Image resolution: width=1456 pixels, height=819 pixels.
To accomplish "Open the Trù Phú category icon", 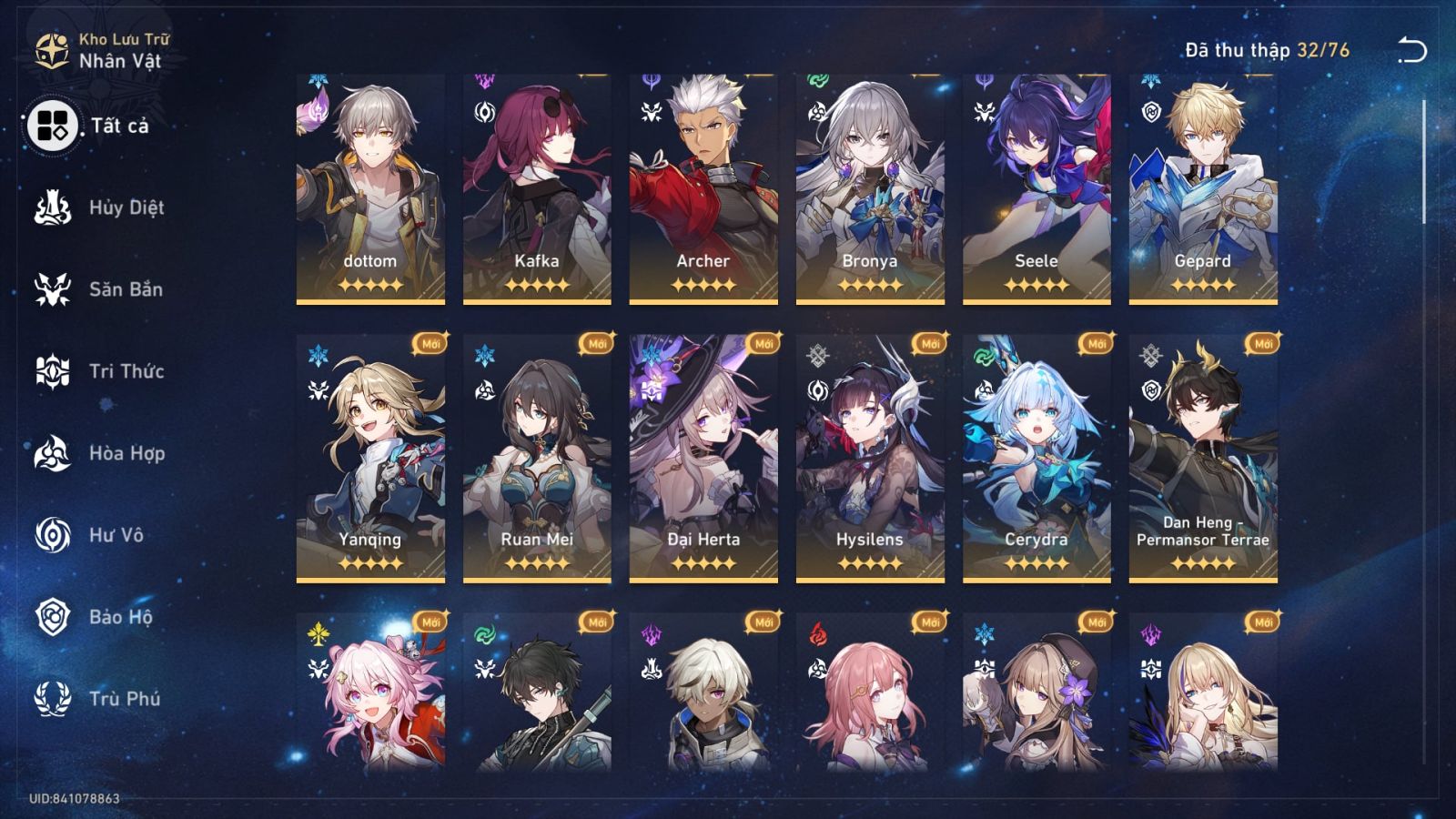I will click(x=53, y=699).
